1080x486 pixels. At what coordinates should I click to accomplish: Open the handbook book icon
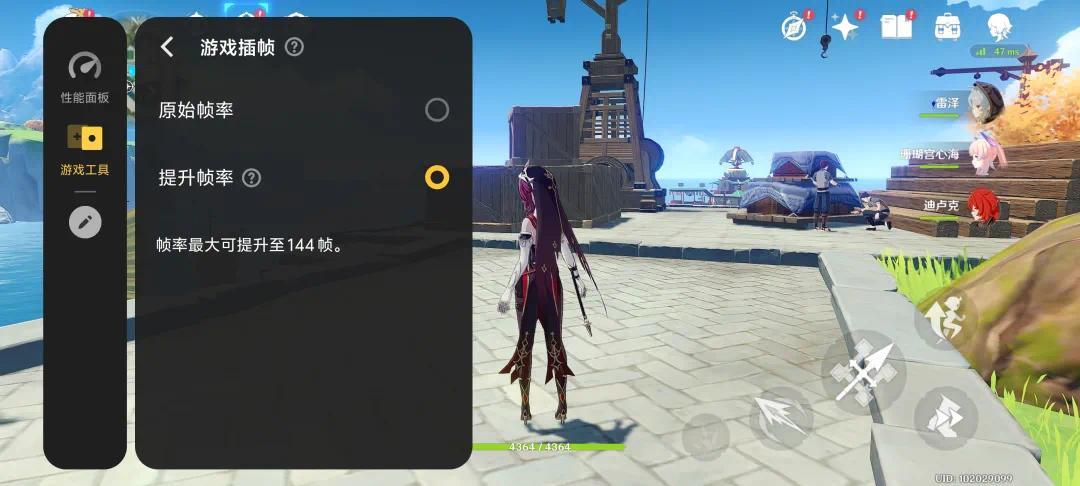coord(896,27)
